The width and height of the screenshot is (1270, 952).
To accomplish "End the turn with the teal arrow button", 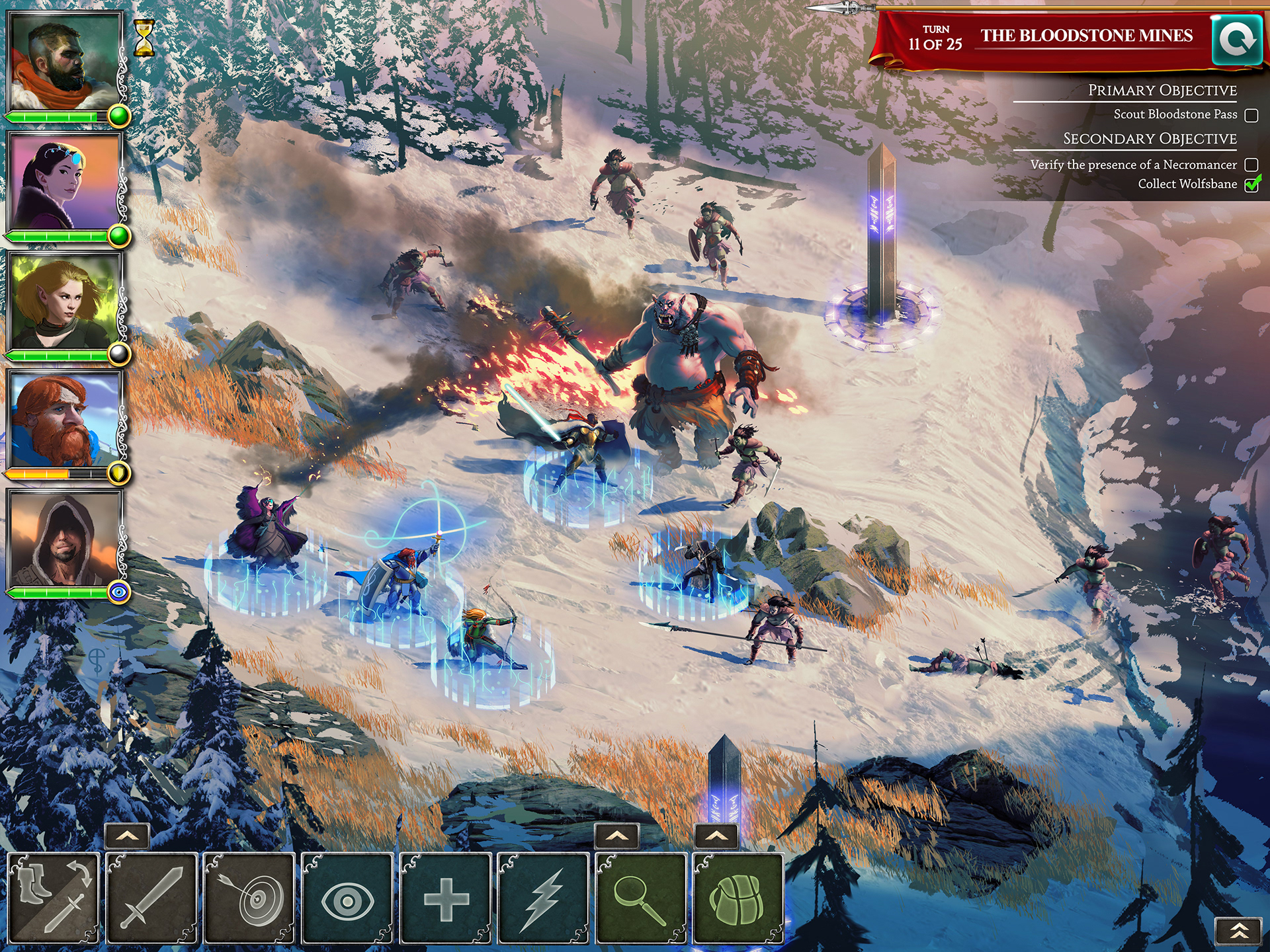I will coord(1236,40).
